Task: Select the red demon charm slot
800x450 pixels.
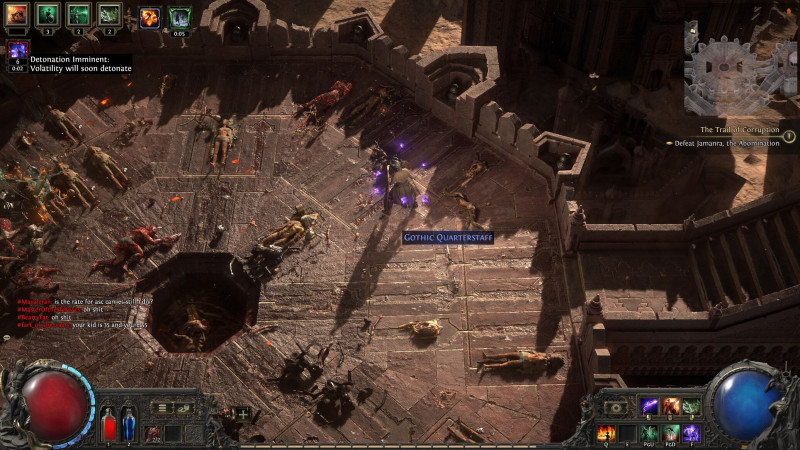Action: [153, 432]
